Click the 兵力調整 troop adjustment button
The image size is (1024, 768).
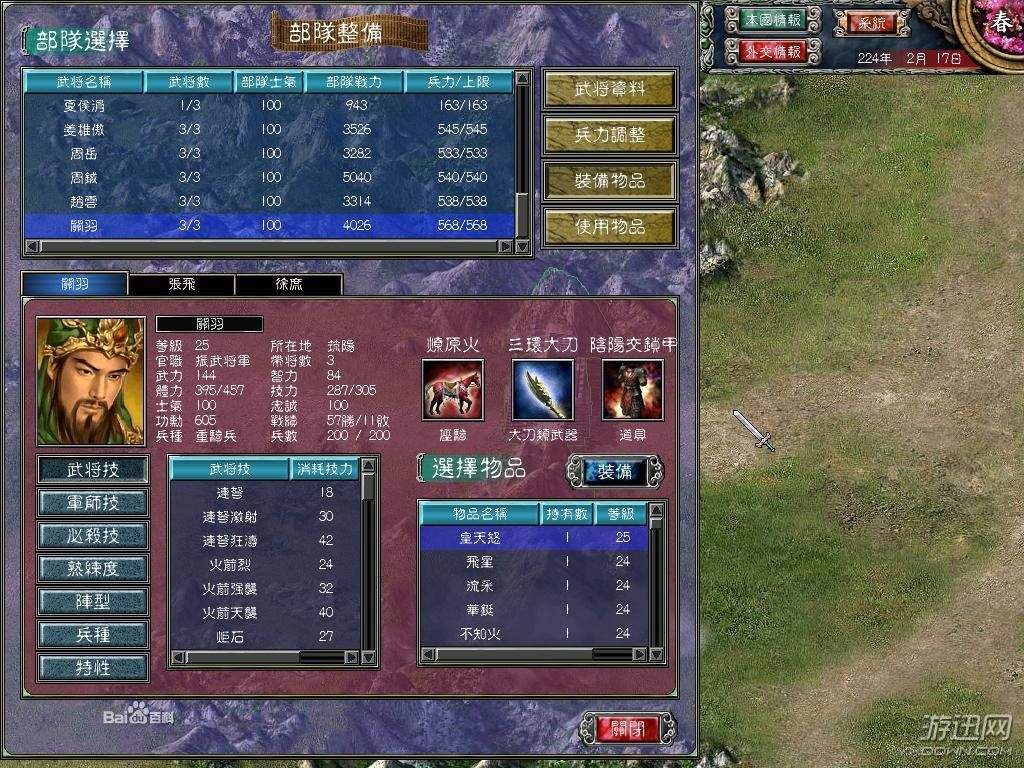[609, 135]
